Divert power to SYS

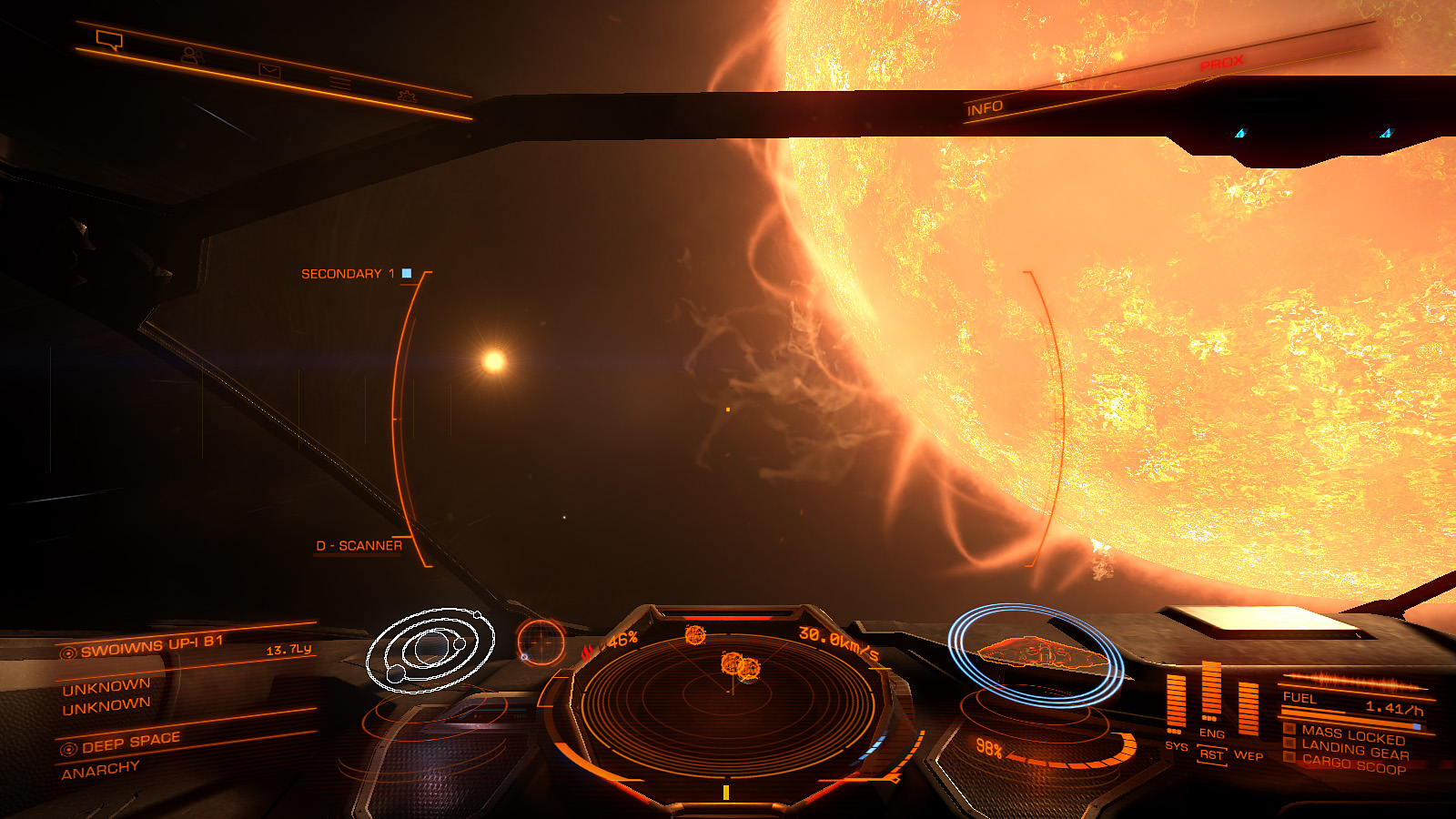coord(1176,745)
